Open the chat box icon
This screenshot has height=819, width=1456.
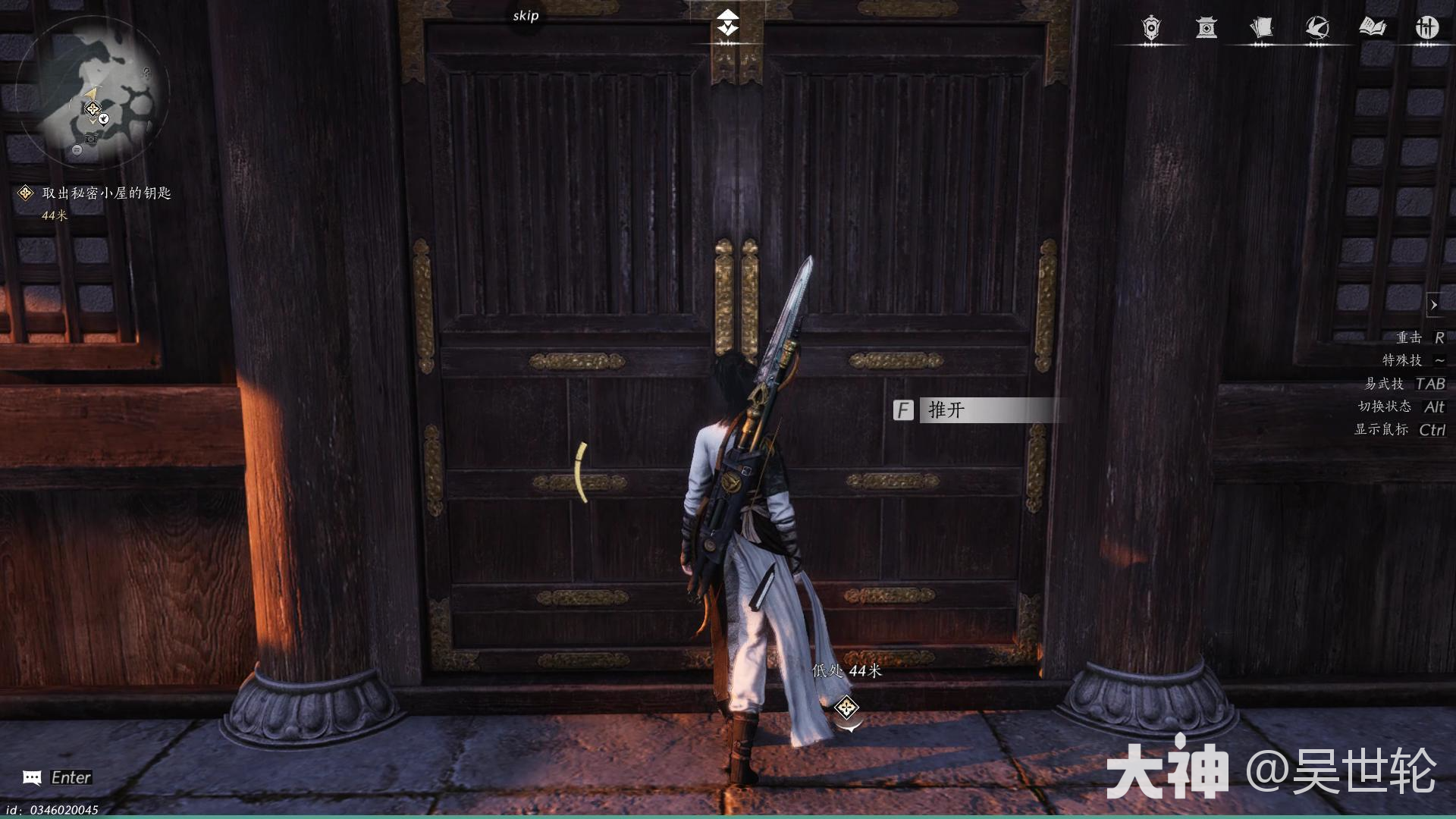(32, 777)
